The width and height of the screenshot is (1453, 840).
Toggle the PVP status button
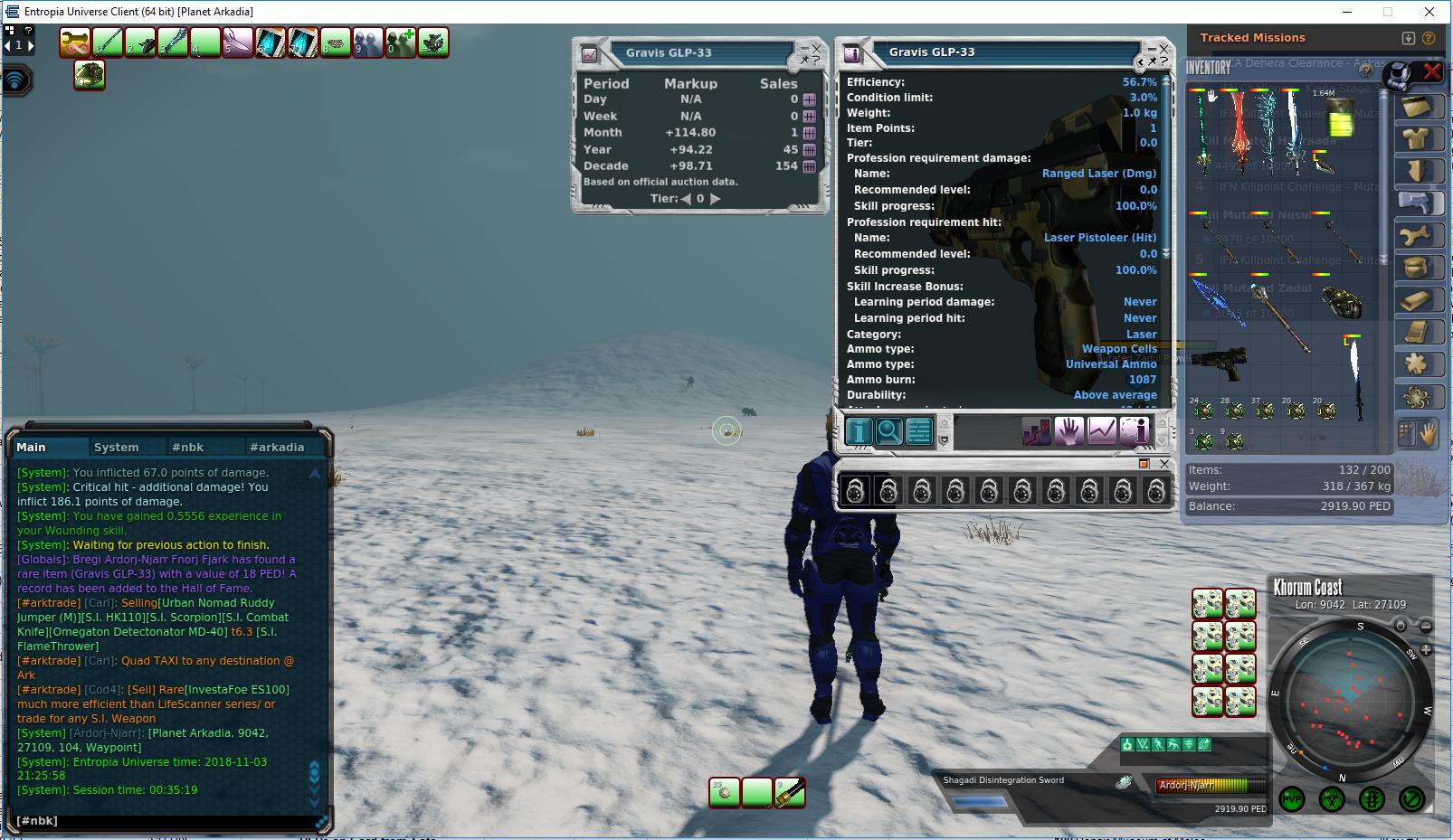click(1291, 799)
